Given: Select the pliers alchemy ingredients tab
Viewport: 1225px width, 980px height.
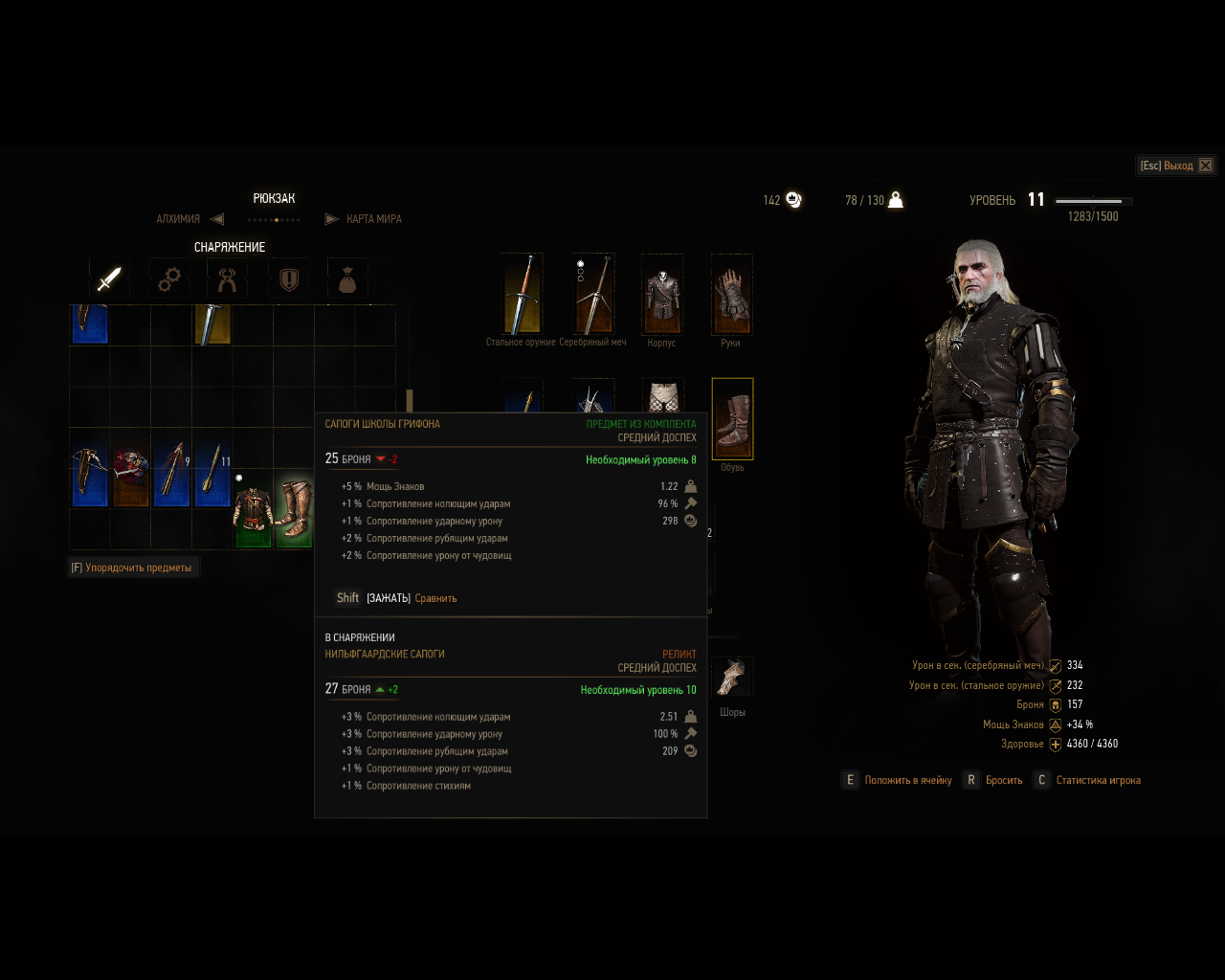Looking at the screenshot, I should tap(228, 278).
